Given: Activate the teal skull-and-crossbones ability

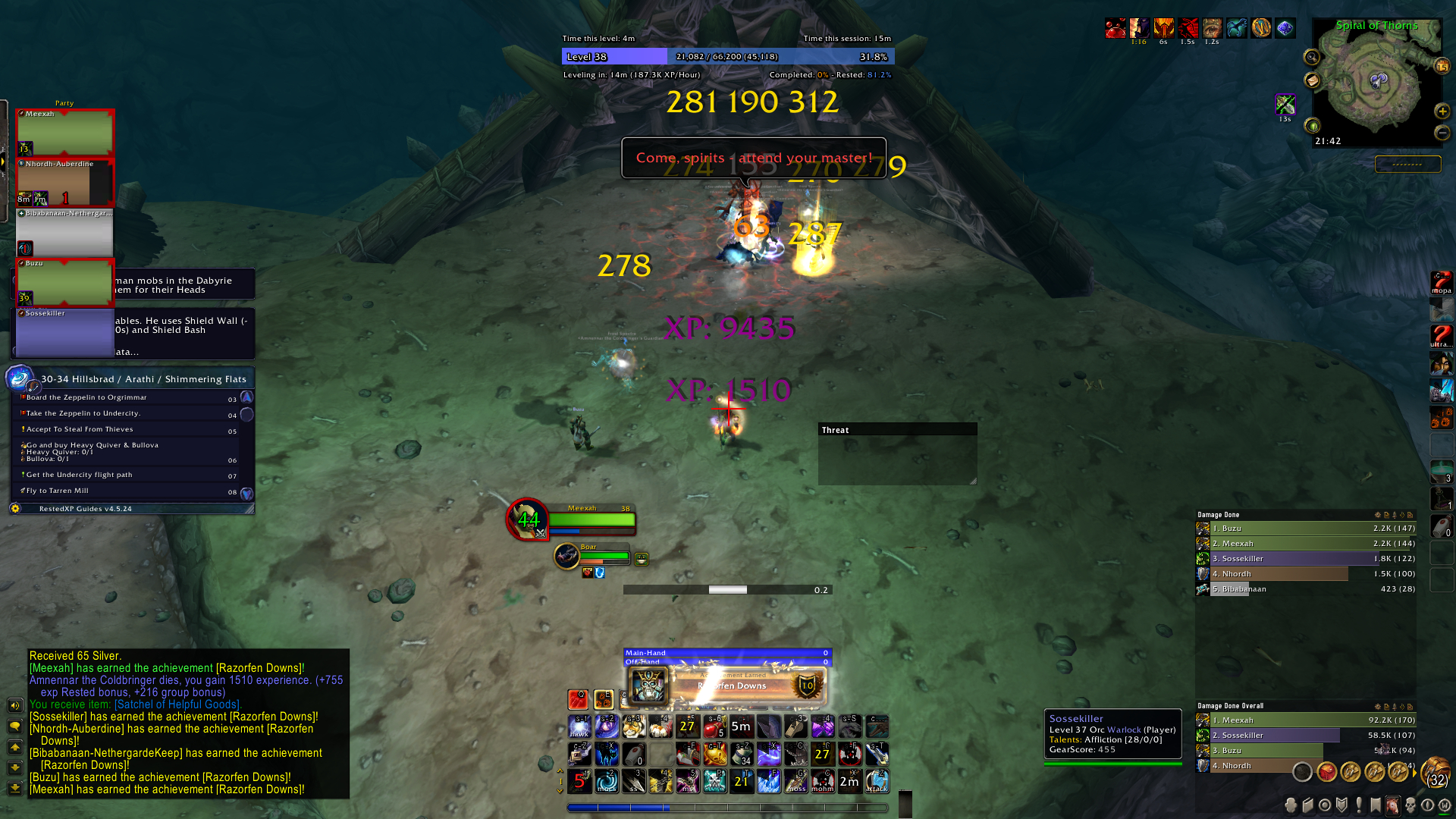Looking at the screenshot, I should [x=714, y=780].
